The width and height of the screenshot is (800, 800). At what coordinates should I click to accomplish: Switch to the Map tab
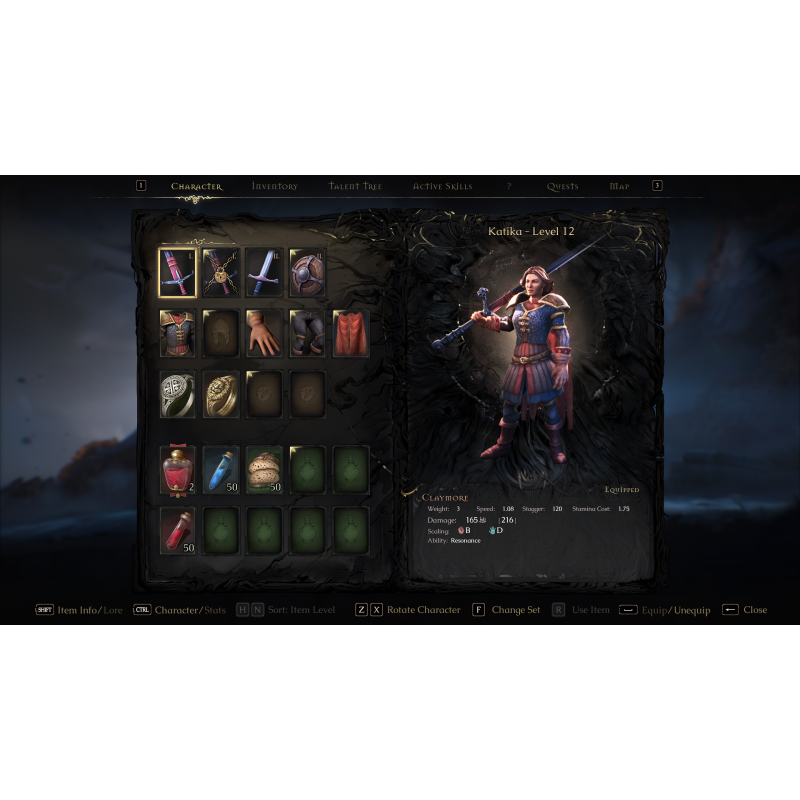pyautogui.click(x=619, y=186)
